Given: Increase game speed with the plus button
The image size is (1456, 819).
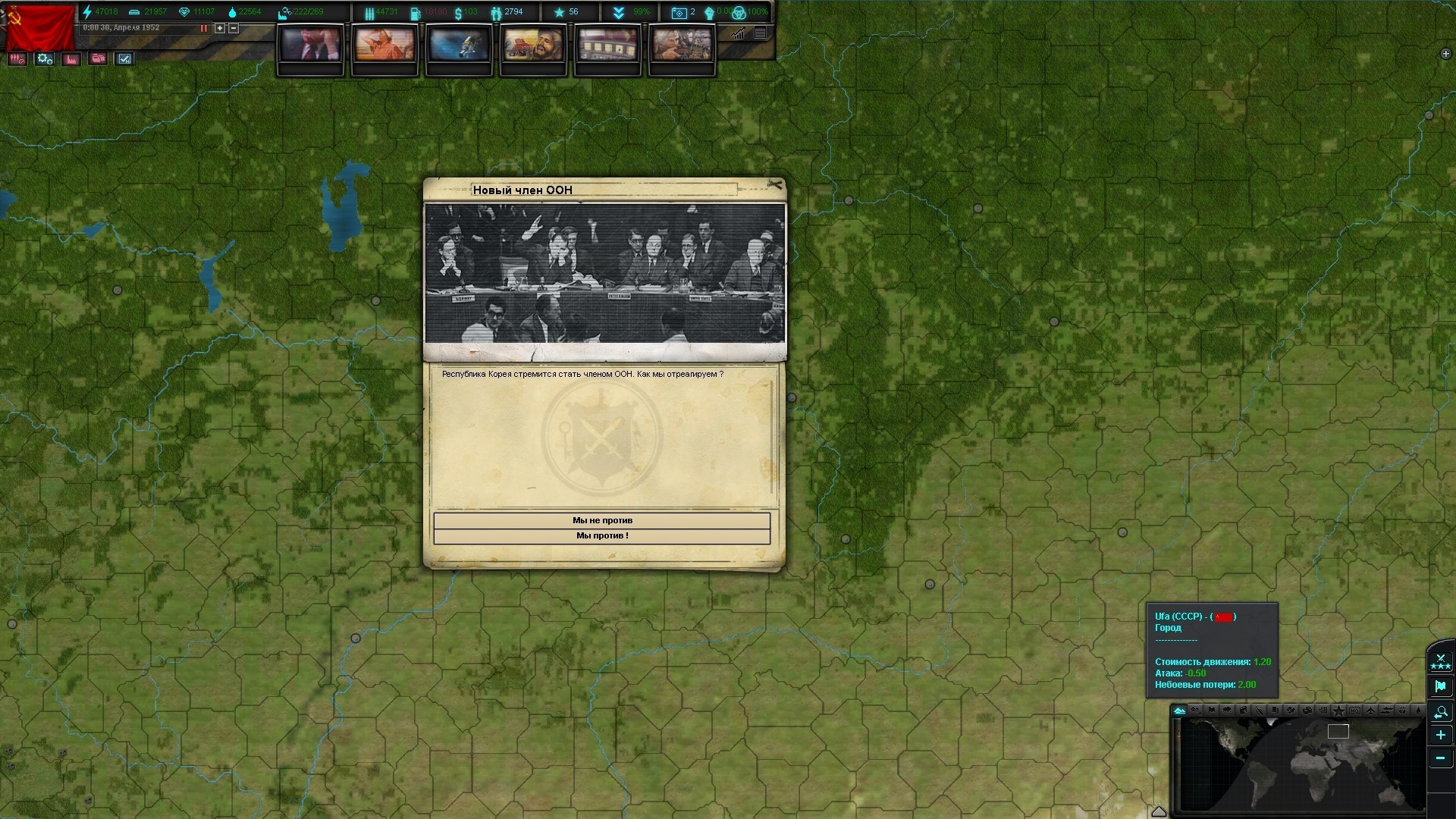Looking at the screenshot, I should click(220, 28).
